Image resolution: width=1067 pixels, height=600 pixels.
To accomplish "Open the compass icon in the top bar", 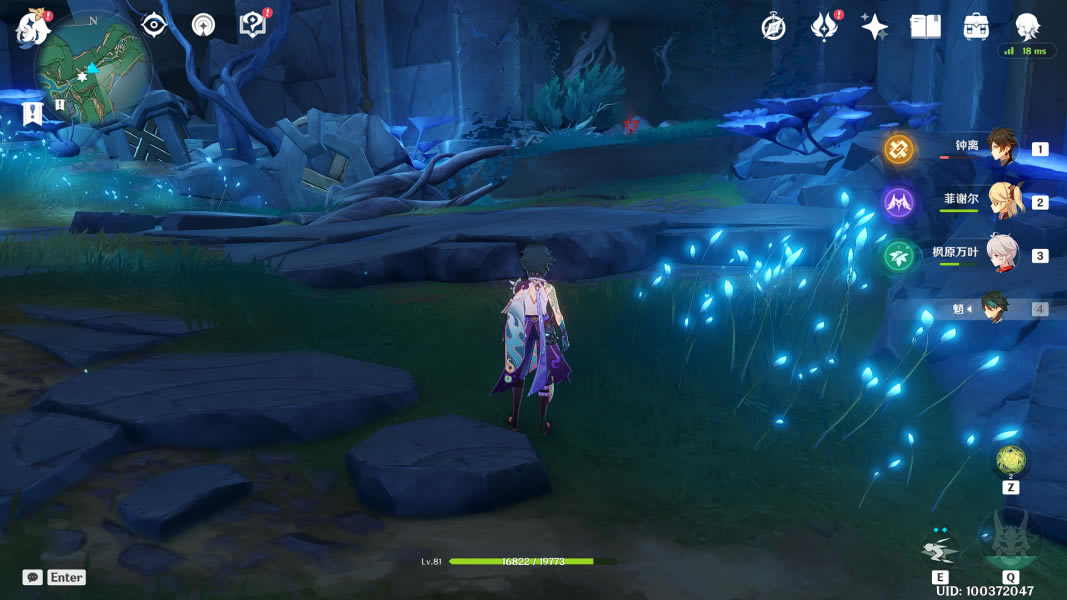I will tap(773, 27).
